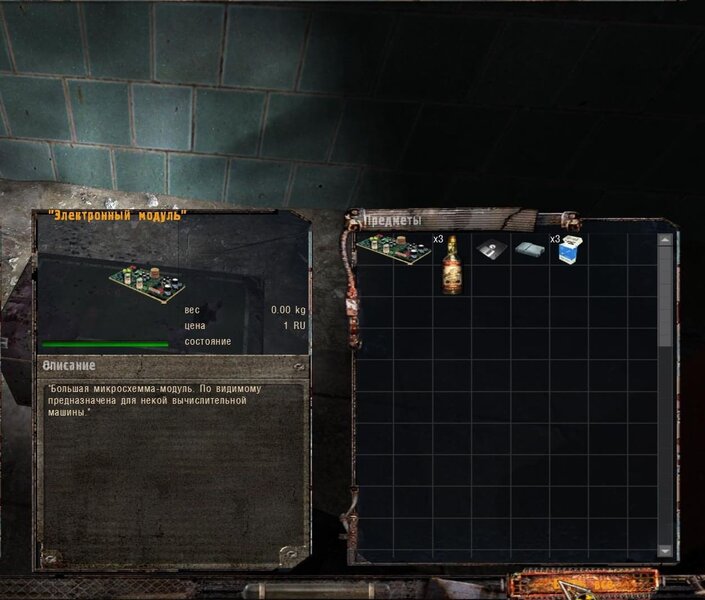
Task: Click the items list scroll-down arrow
Action: (665, 551)
